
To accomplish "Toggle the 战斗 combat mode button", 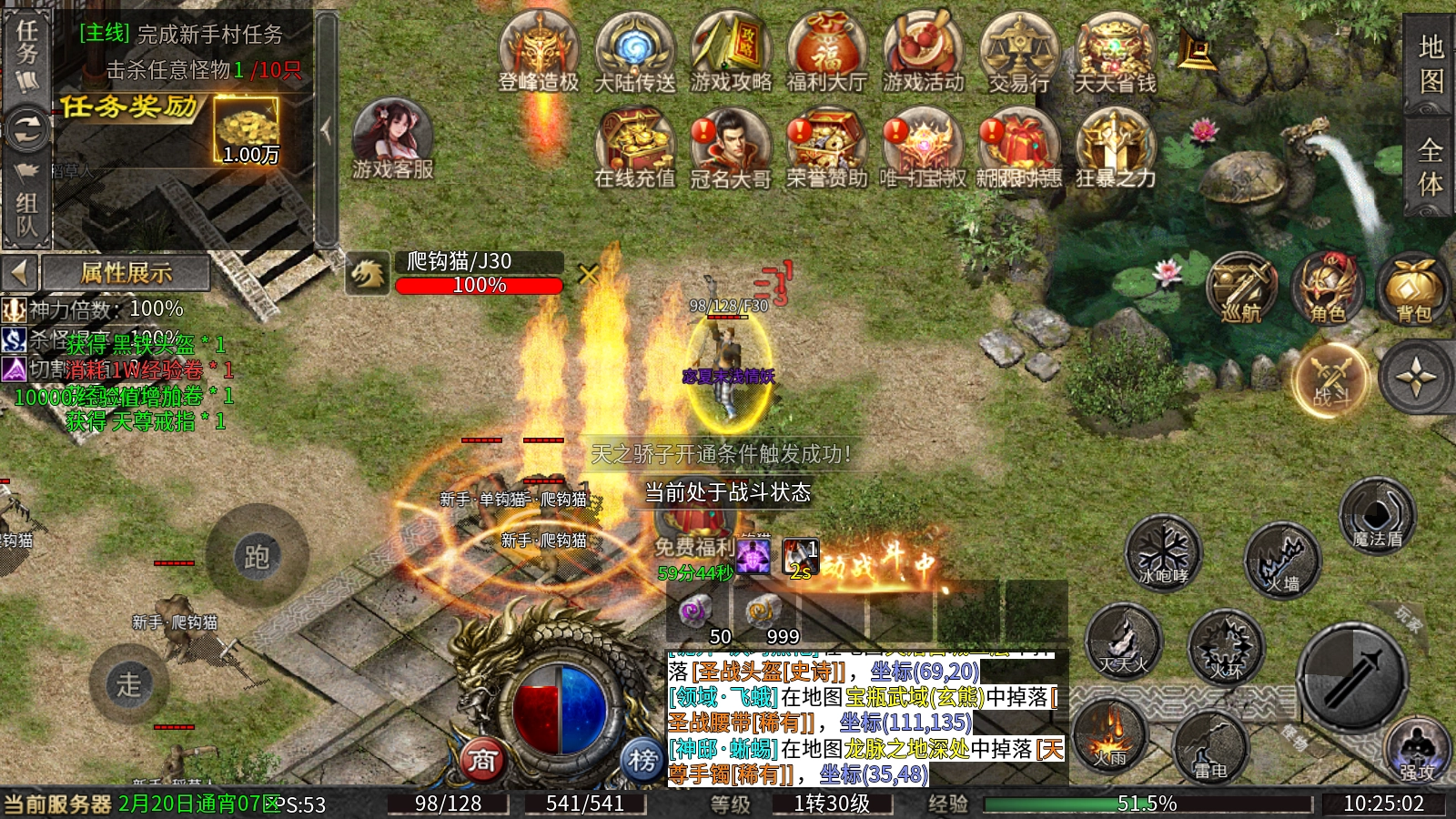I will (1330, 379).
